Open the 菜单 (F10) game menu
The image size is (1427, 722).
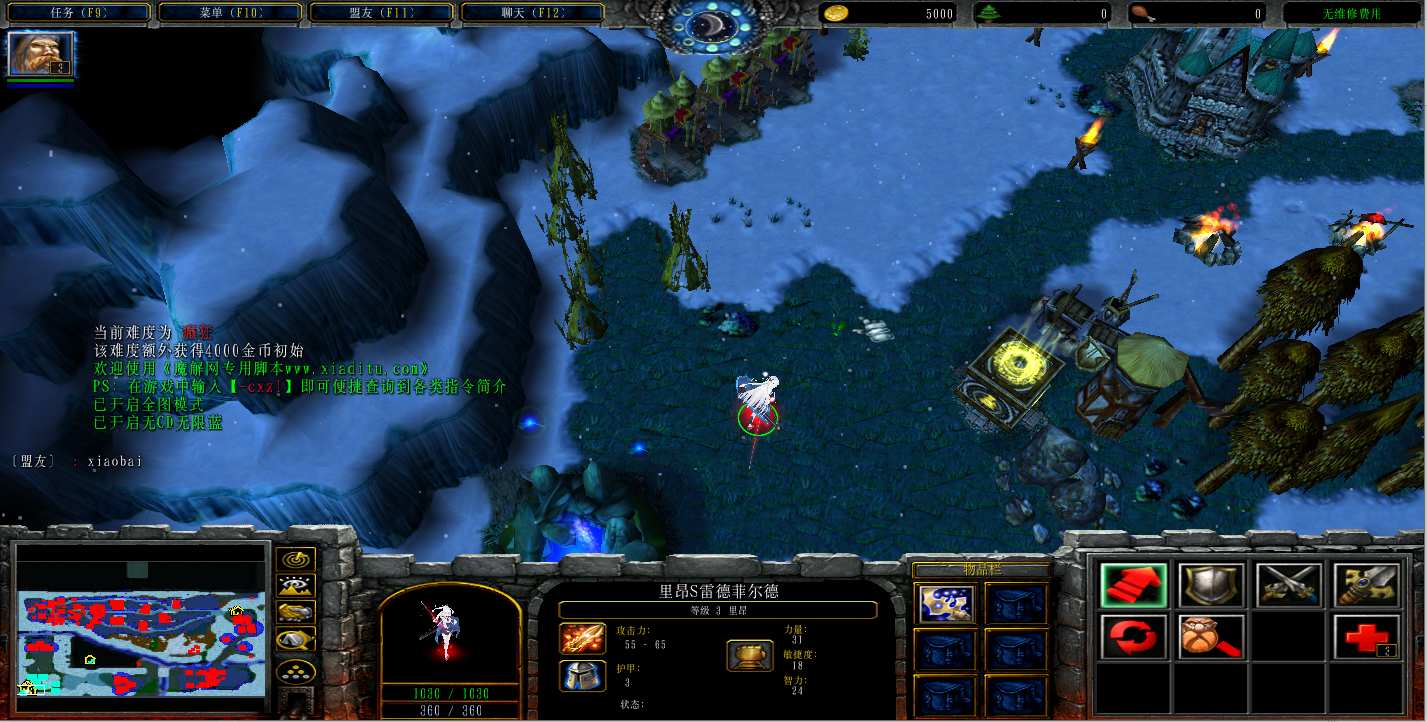coord(231,13)
